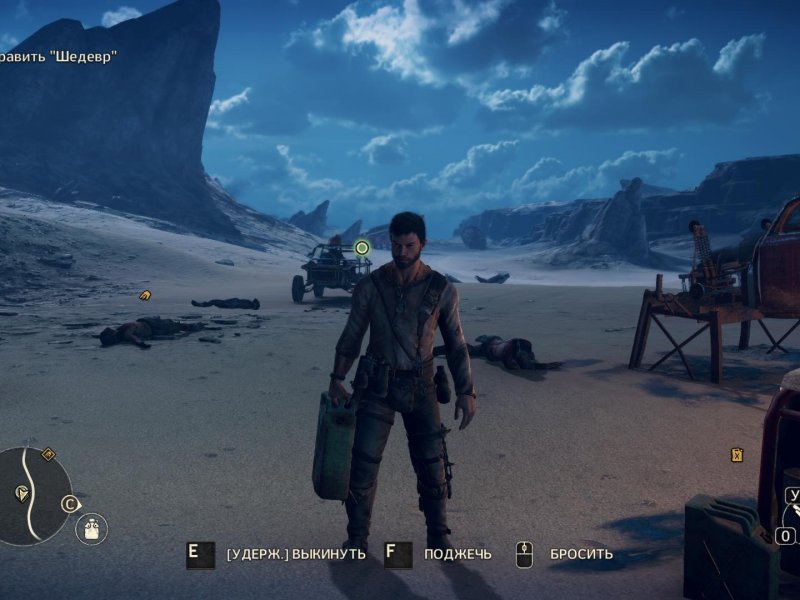Open the circular minimap
This screenshot has width=800, height=600.
[x=32, y=495]
